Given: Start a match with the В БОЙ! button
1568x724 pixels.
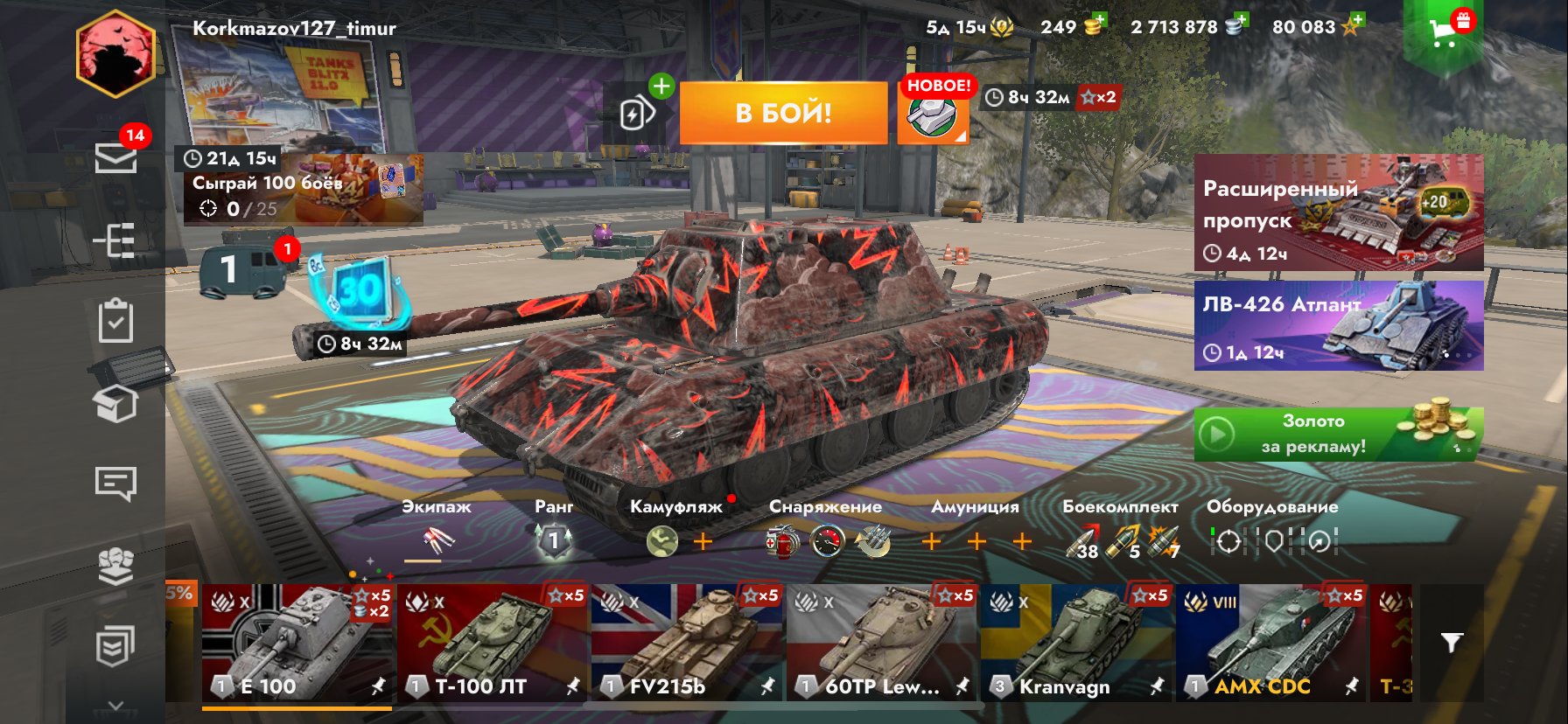Looking at the screenshot, I should click(783, 113).
